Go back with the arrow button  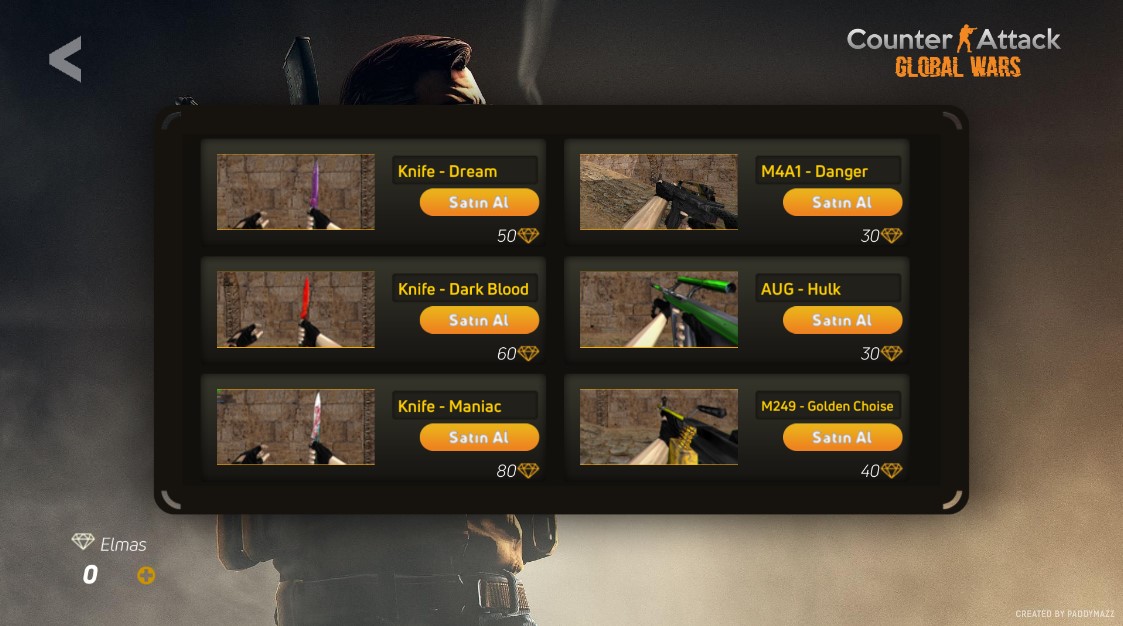[66, 60]
